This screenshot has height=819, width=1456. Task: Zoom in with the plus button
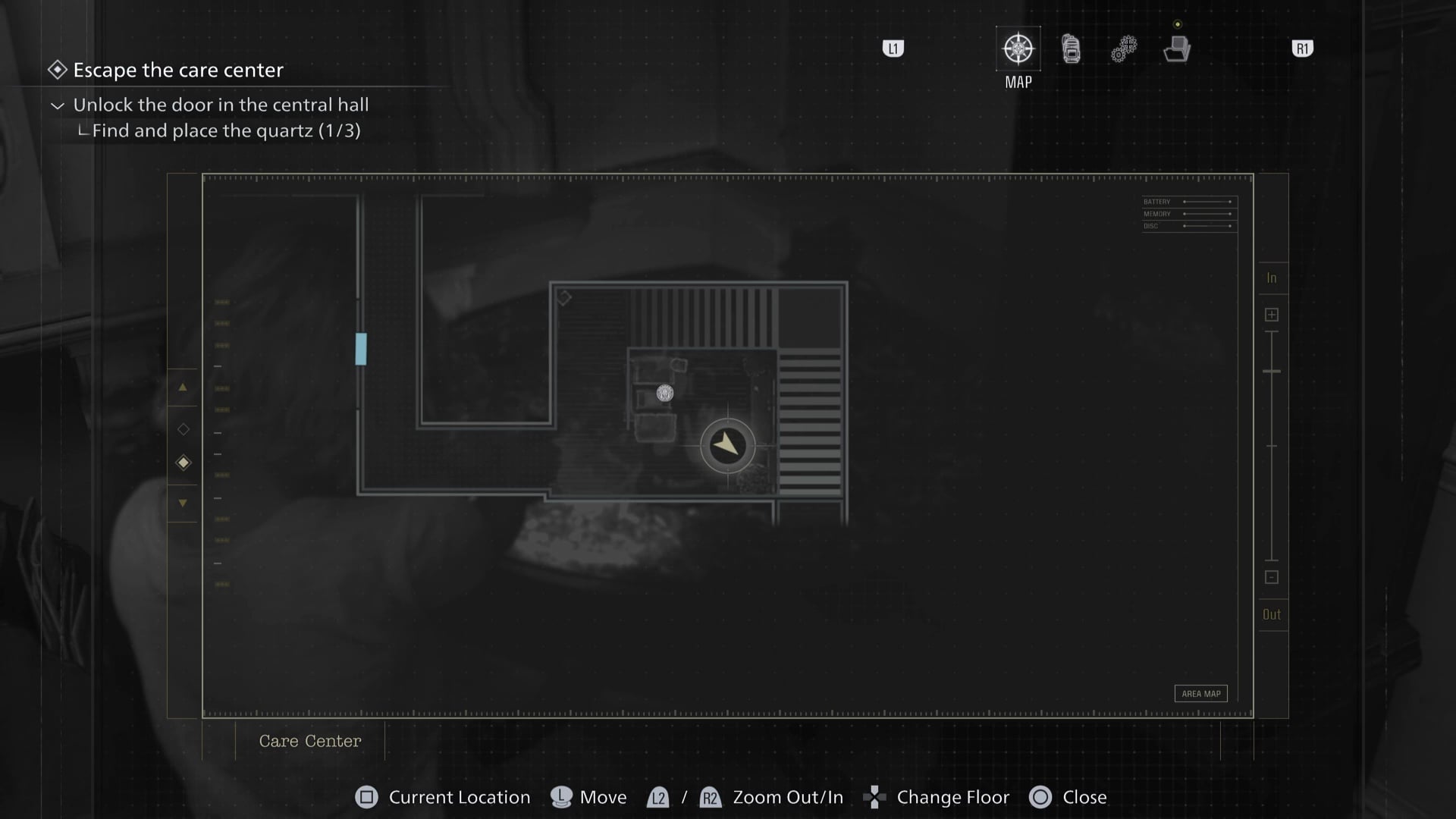1272,315
